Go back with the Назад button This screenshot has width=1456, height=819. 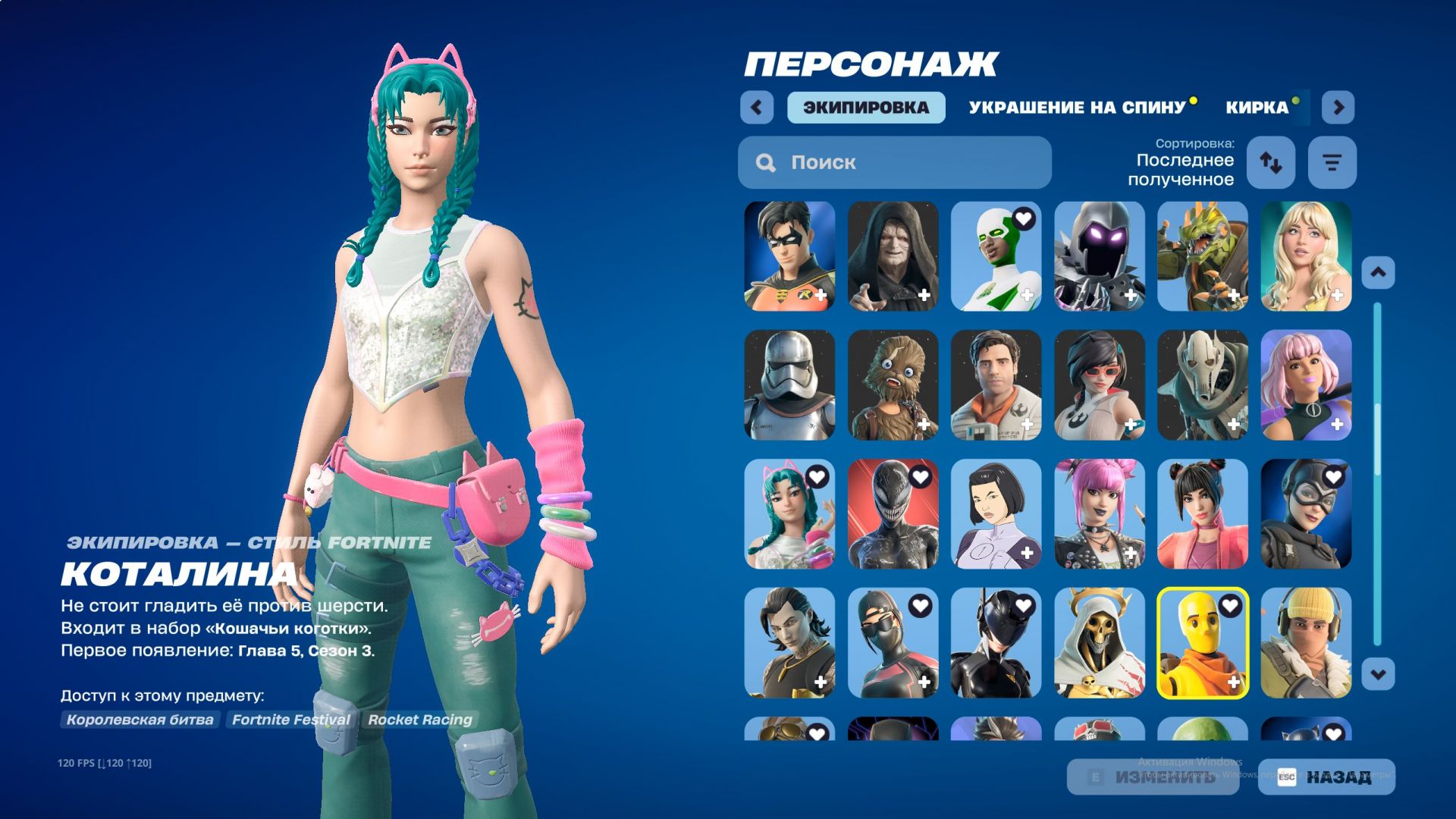1326,777
